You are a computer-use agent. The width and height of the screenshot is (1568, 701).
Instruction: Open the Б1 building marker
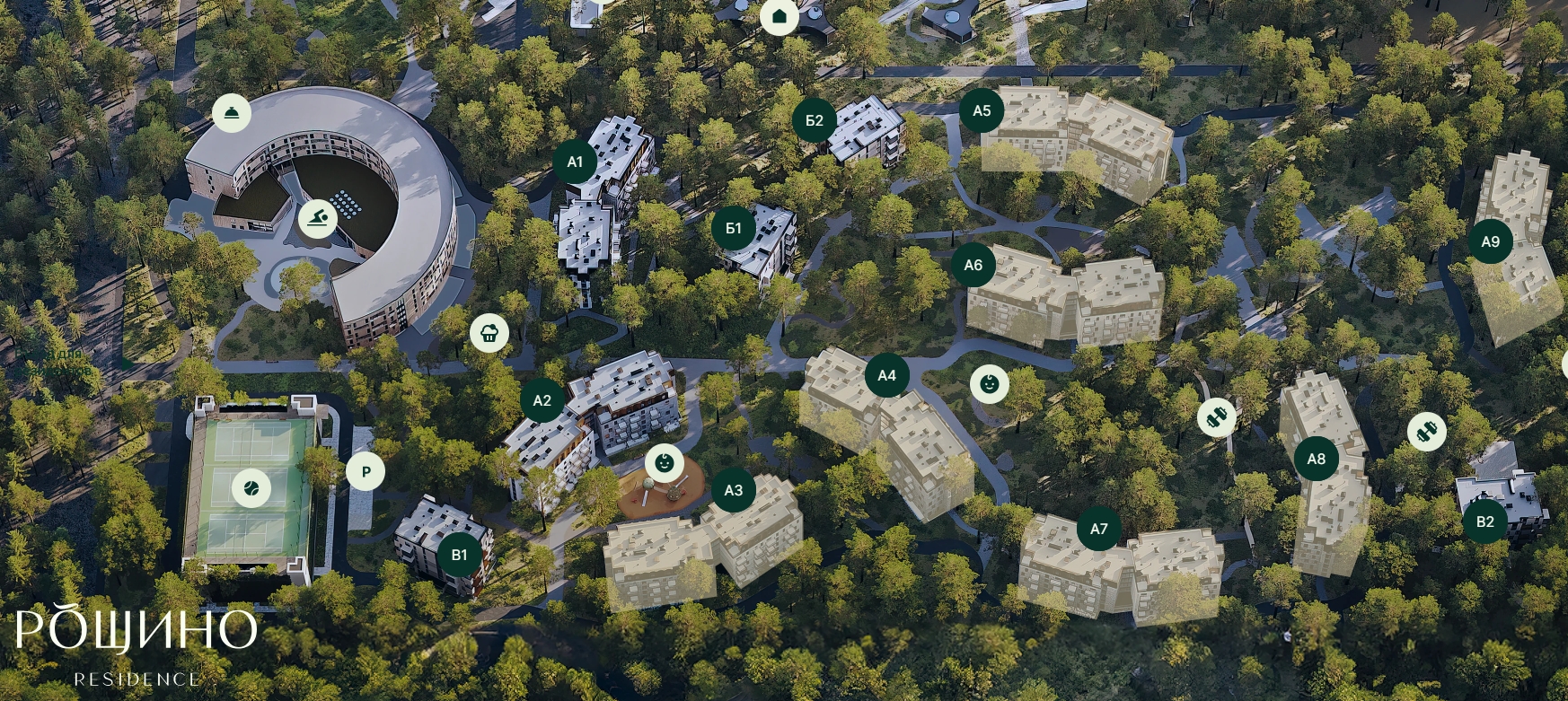coord(734,228)
